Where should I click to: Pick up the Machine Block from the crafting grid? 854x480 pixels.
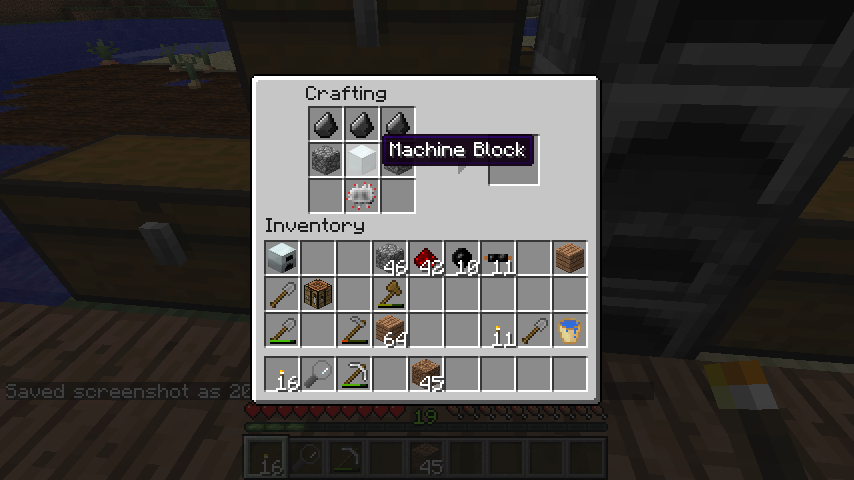361,158
